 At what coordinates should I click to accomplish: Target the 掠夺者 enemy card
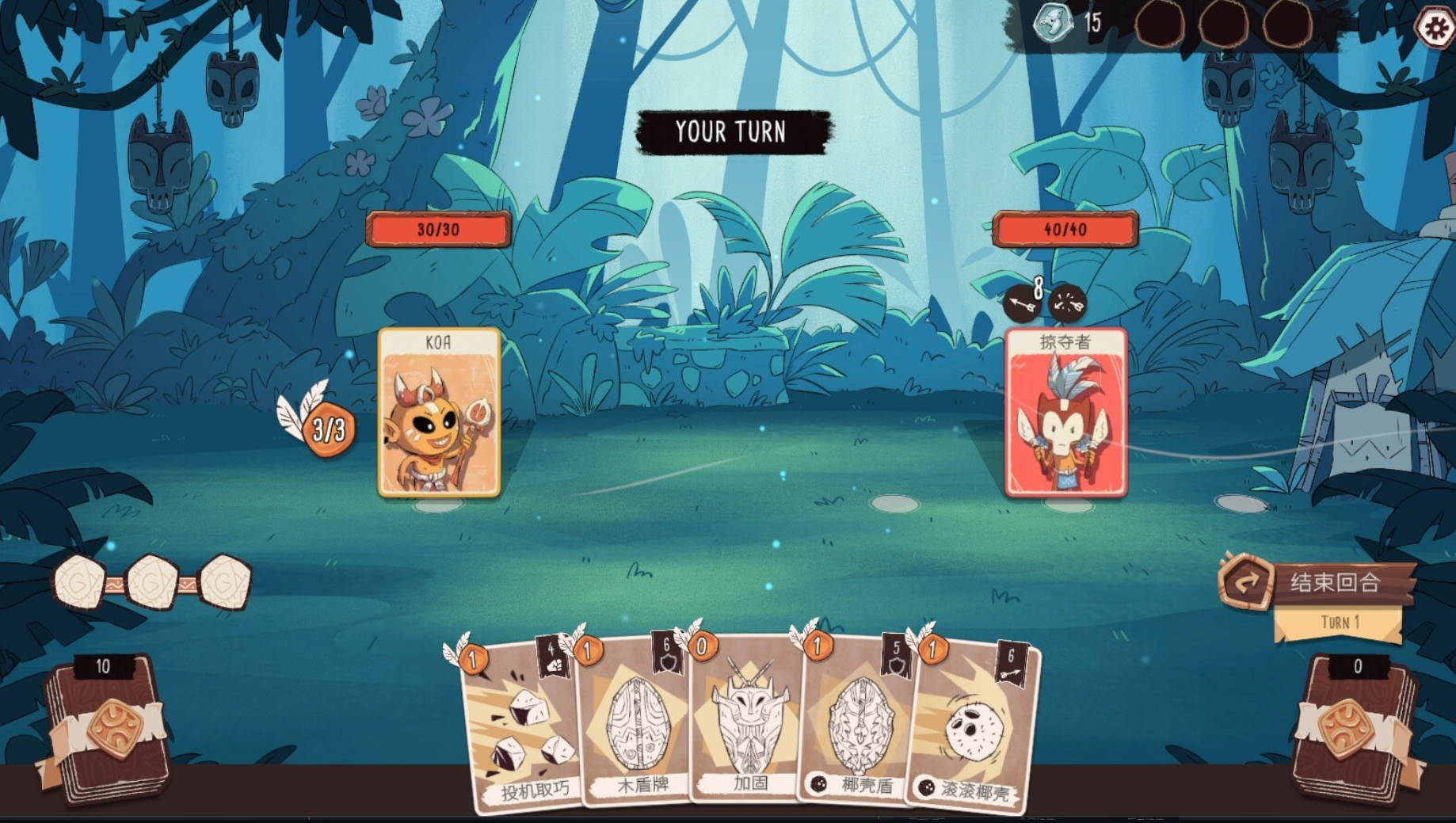(1065, 413)
